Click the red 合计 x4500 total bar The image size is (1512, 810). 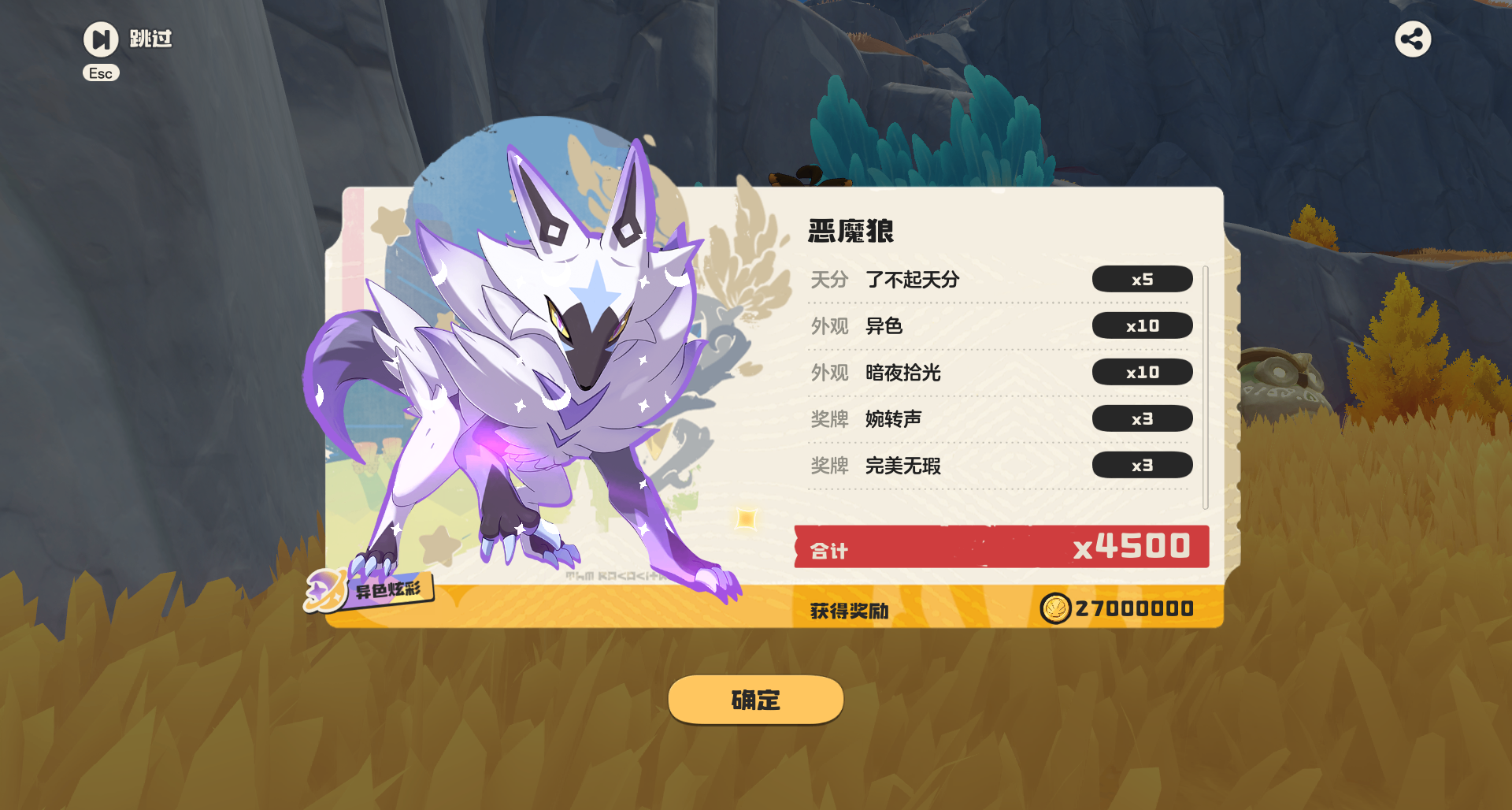(x=1001, y=545)
